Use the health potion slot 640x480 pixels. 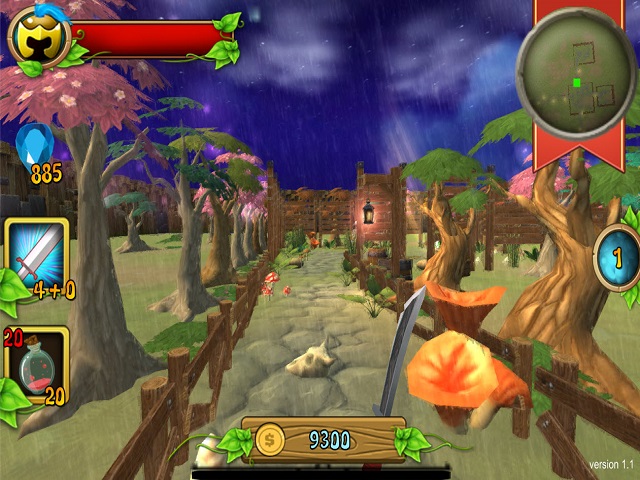point(36,365)
